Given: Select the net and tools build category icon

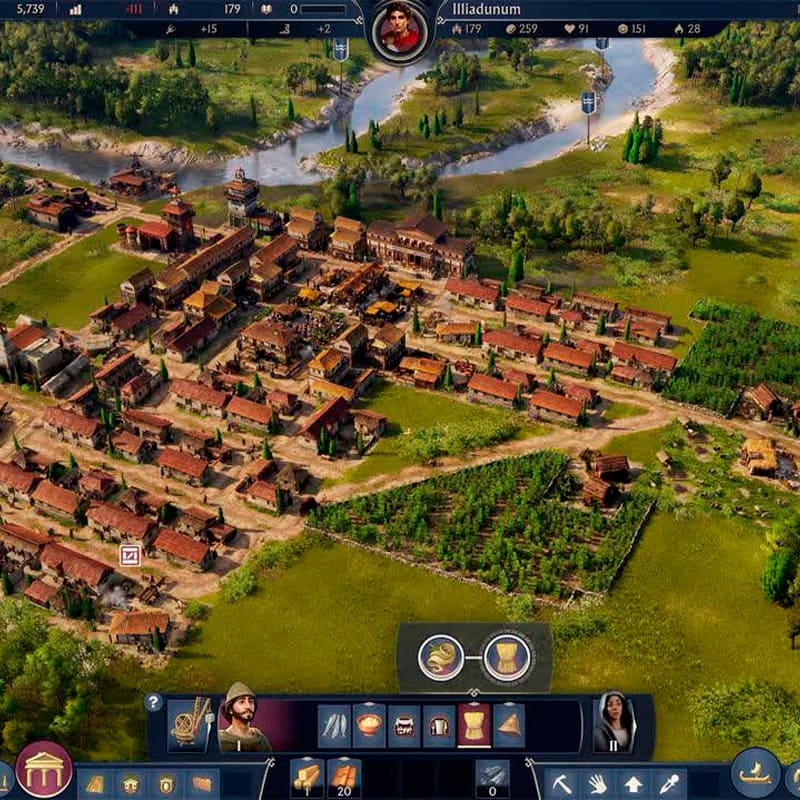Looking at the screenshot, I should click(188, 721).
